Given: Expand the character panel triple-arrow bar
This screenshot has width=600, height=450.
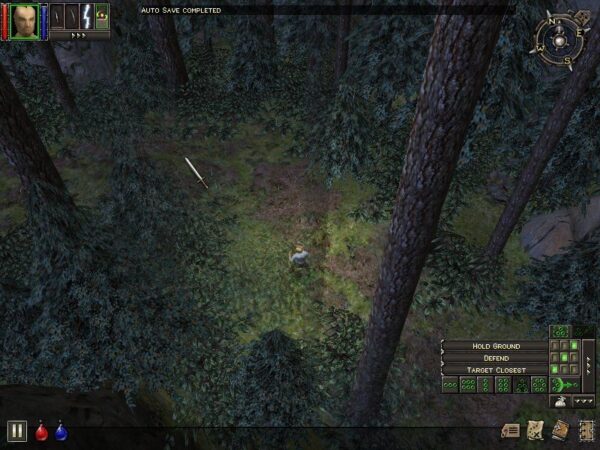Looking at the screenshot, I should (x=79, y=35).
